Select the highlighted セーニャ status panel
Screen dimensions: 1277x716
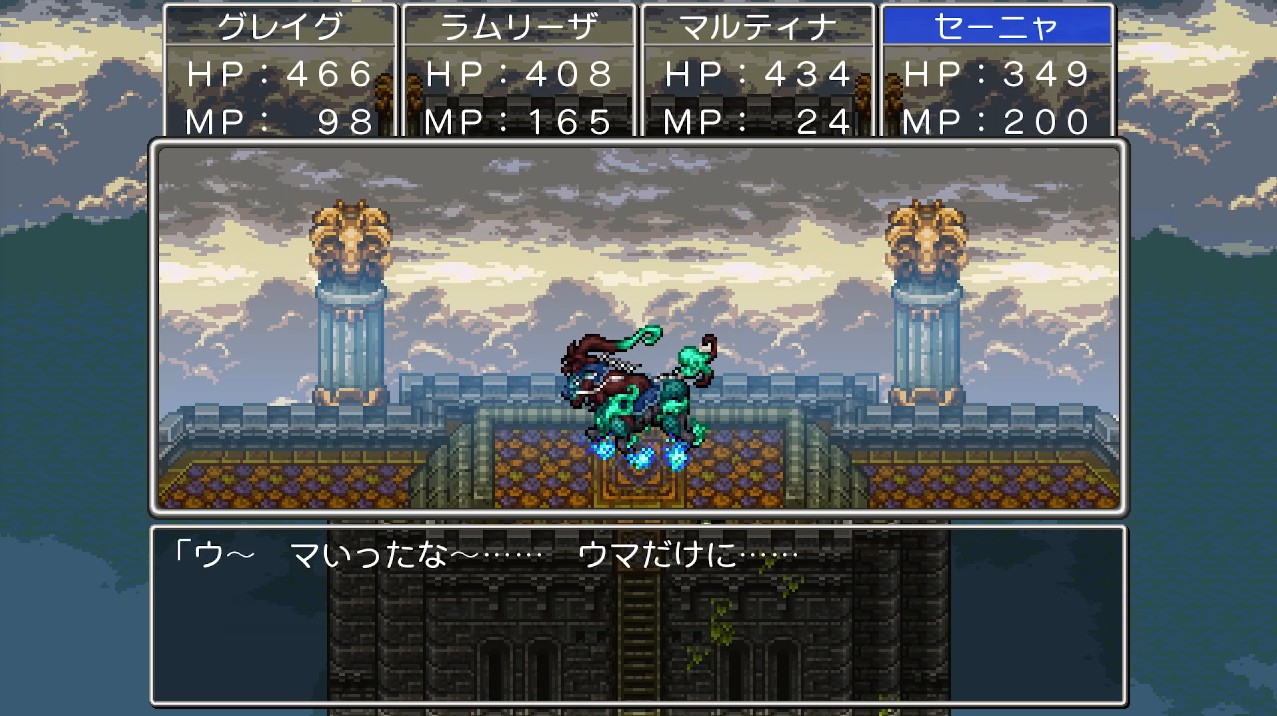click(996, 72)
